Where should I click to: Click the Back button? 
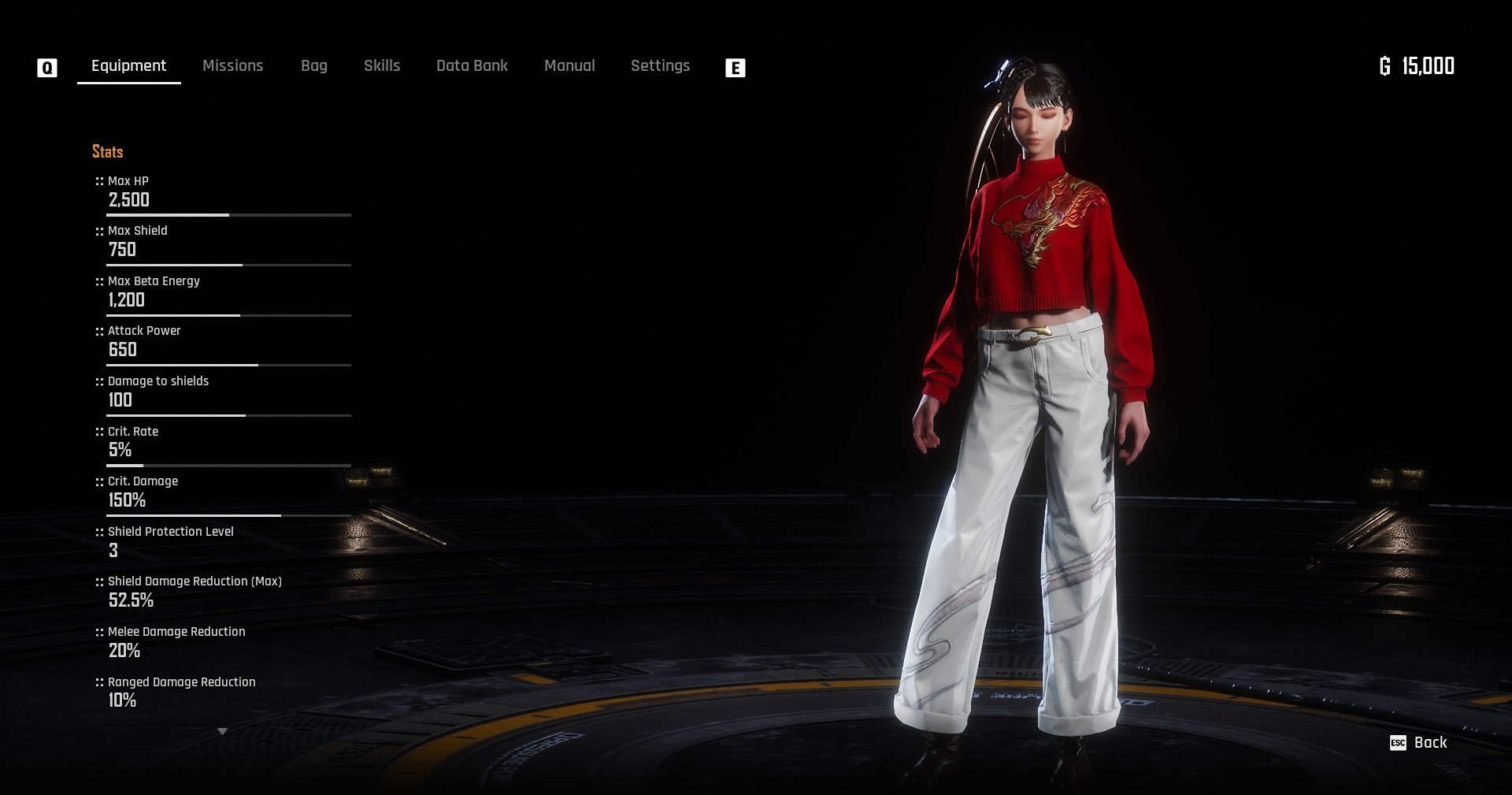(x=1420, y=743)
